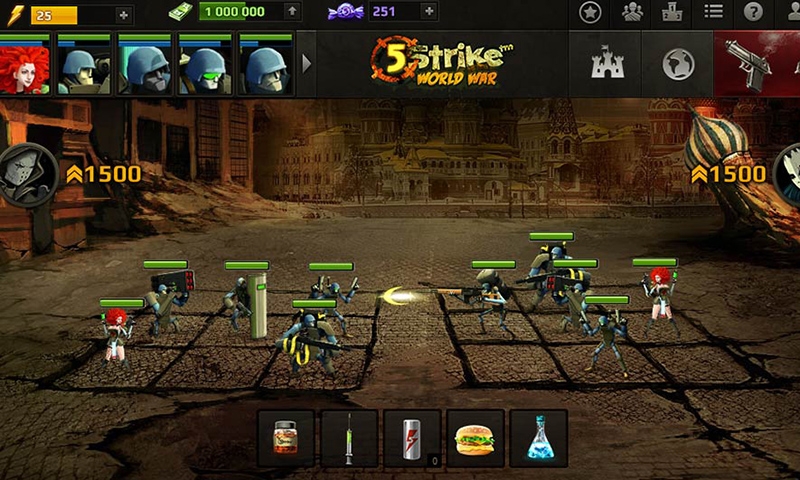Screen dimensions: 800x480
Task: Open the list menu icon
Action: click(713, 13)
